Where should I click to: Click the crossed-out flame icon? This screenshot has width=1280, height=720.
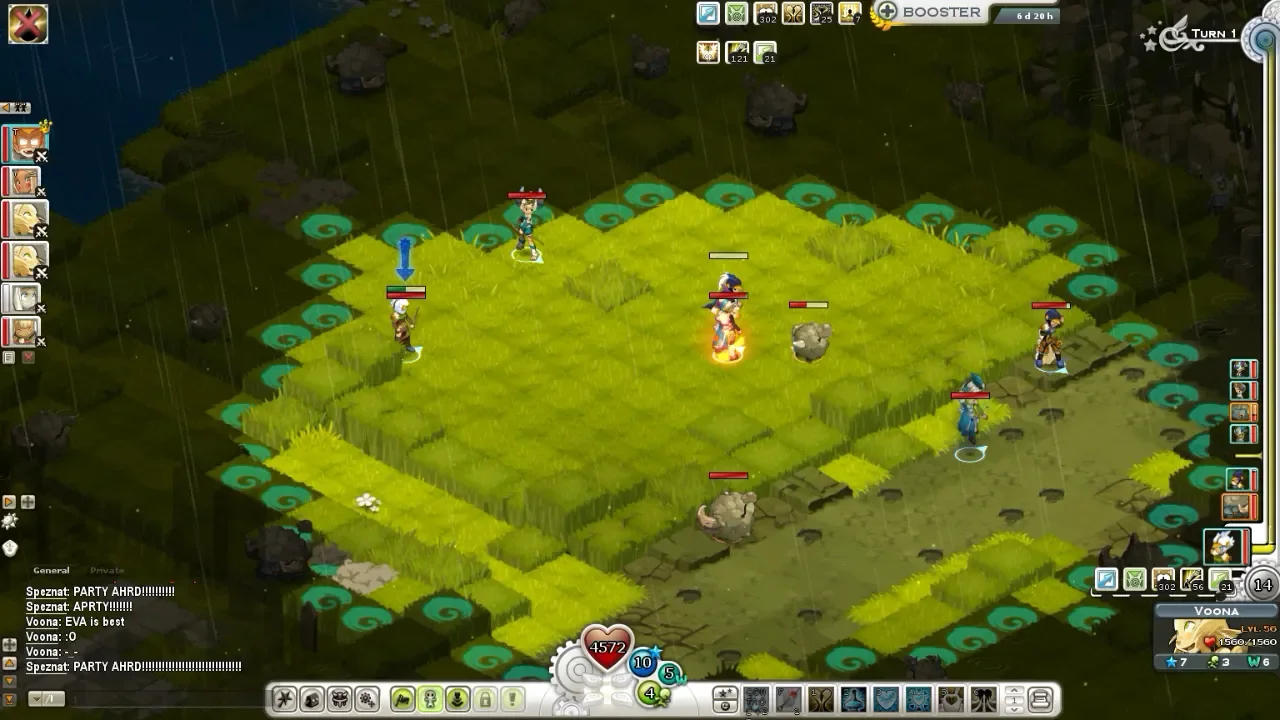[28, 24]
